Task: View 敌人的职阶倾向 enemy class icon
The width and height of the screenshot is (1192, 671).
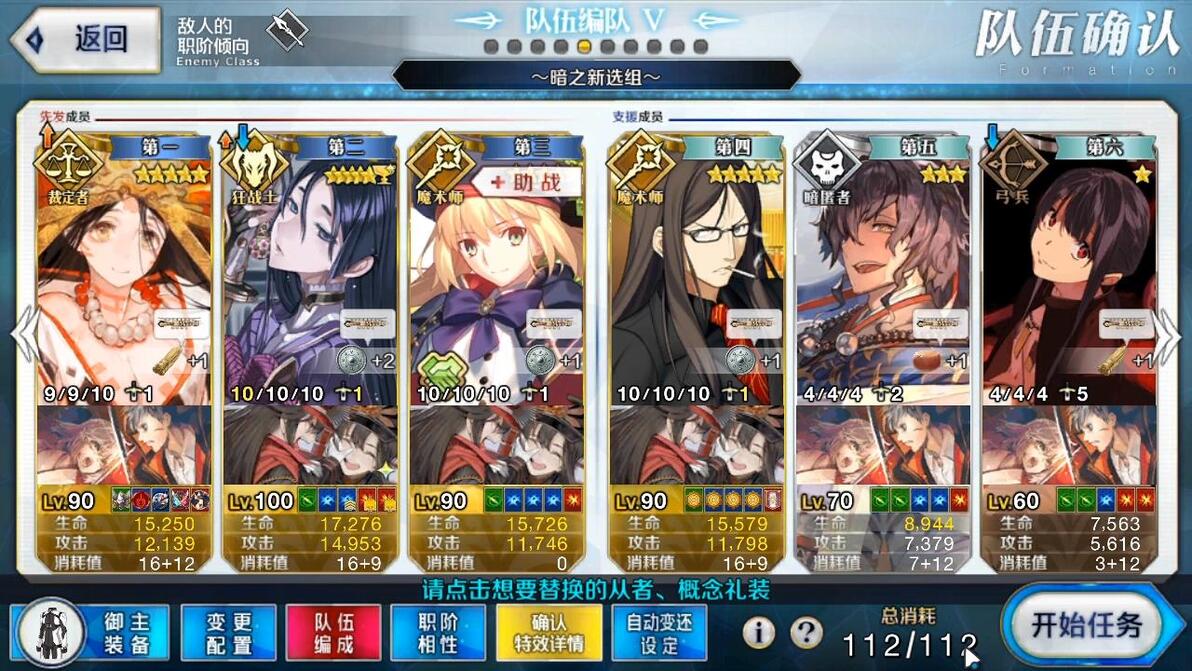Action: [288, 30]
